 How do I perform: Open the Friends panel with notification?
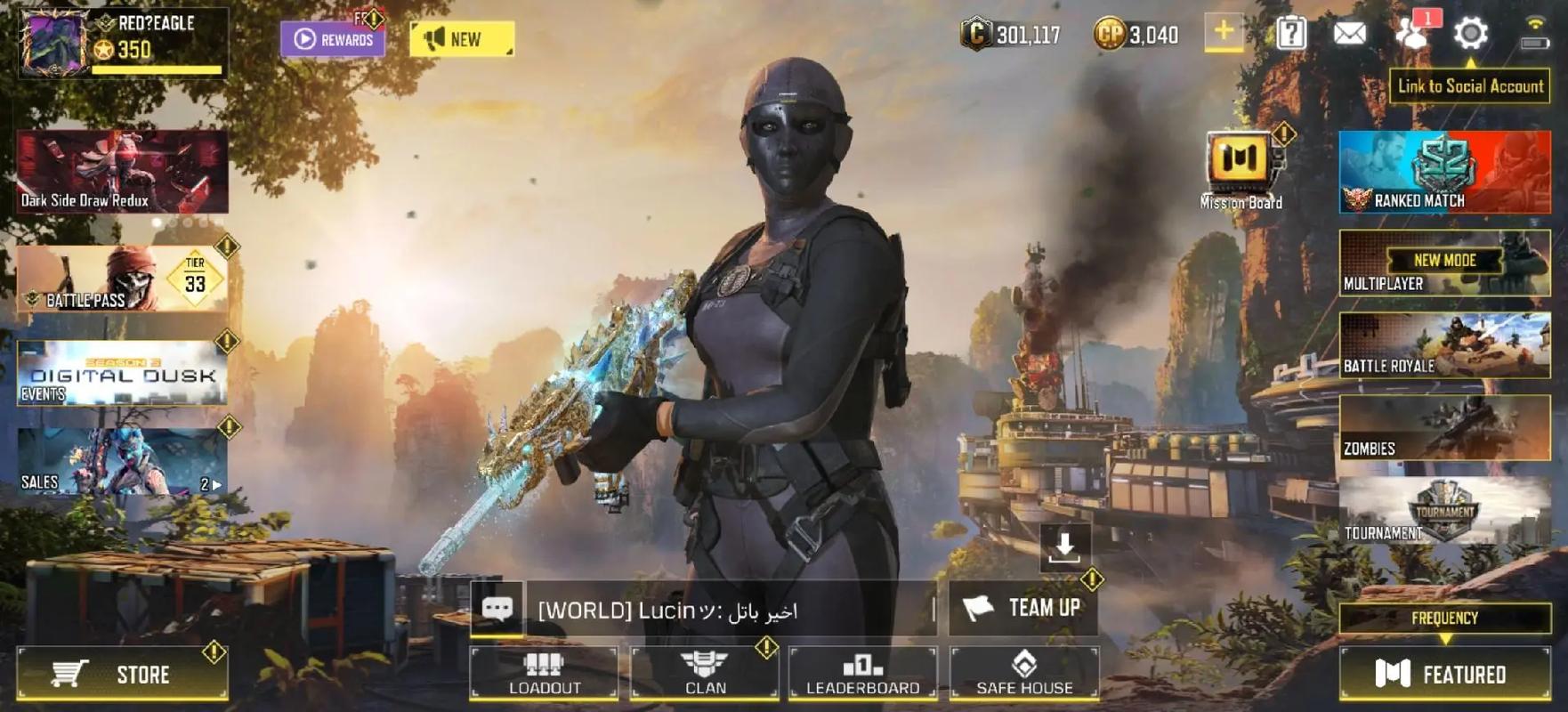click(x=1410, y=34)
